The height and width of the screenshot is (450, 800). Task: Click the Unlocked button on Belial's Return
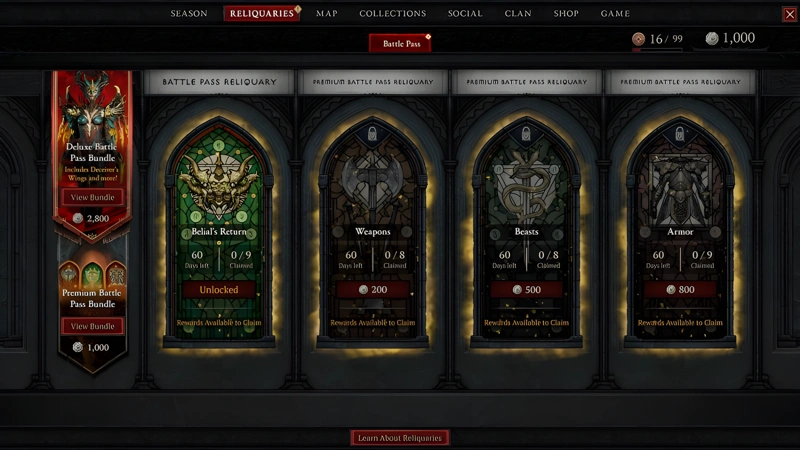219,290
